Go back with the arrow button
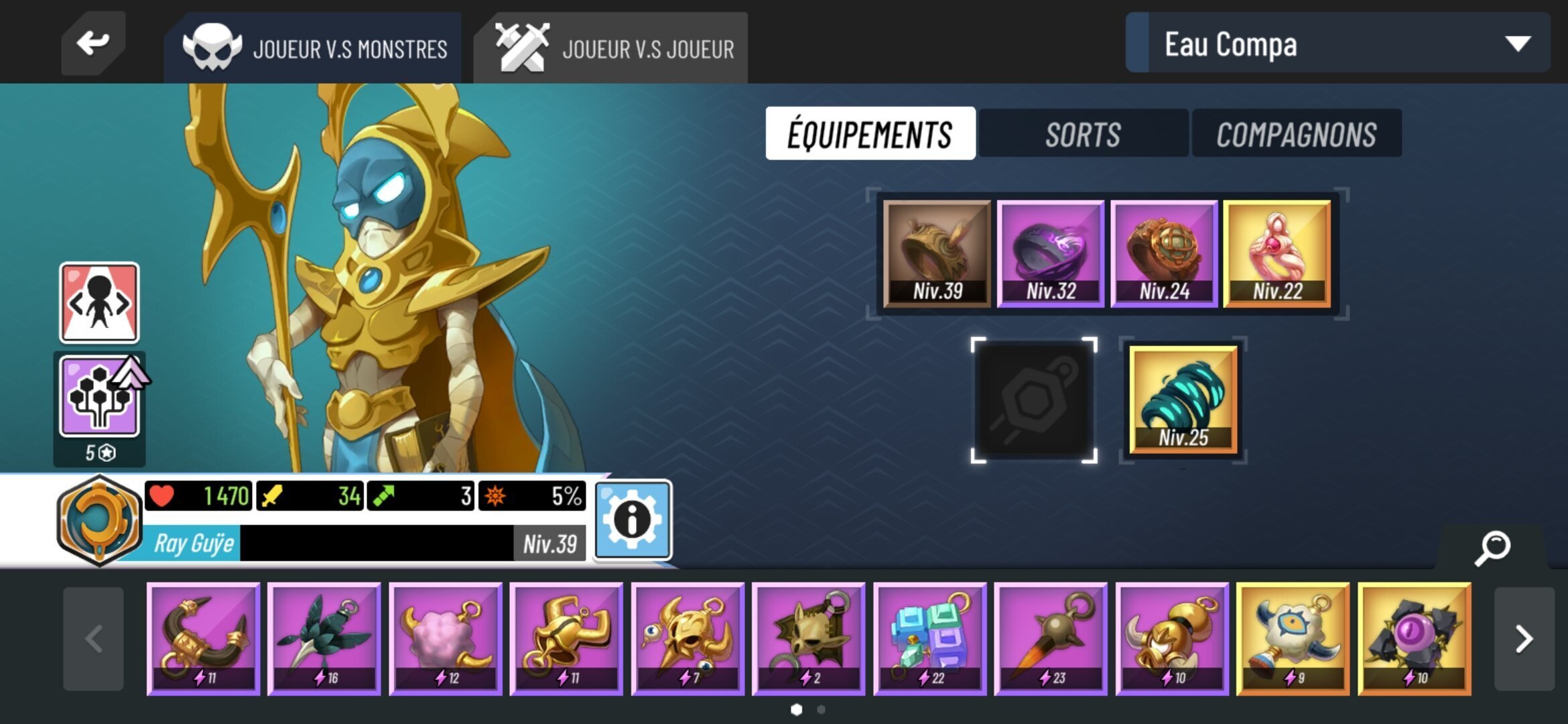The image size is (1568, 724). [x=92, y=44]
